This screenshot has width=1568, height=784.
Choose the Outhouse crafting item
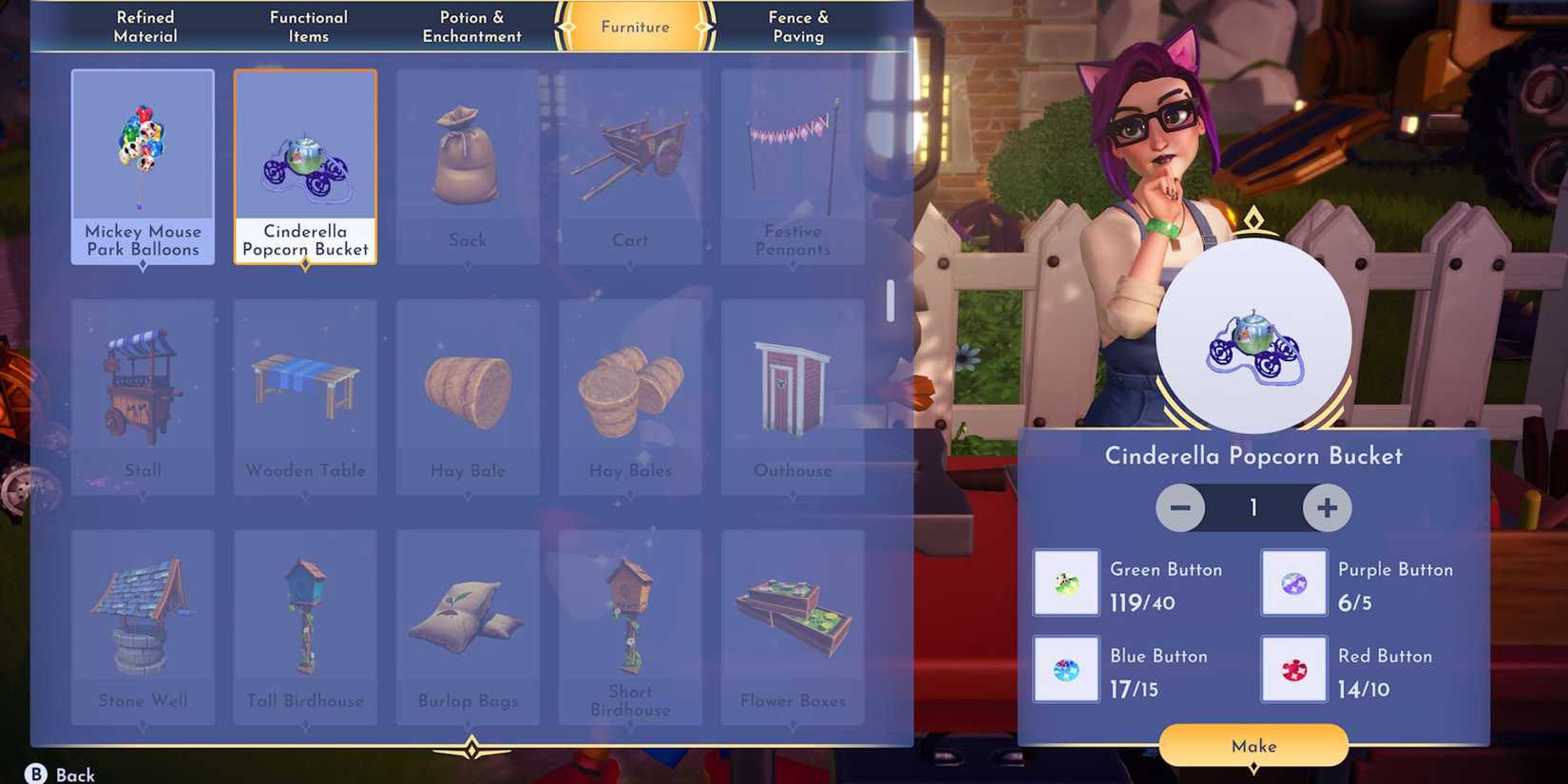tap(792, 394)
